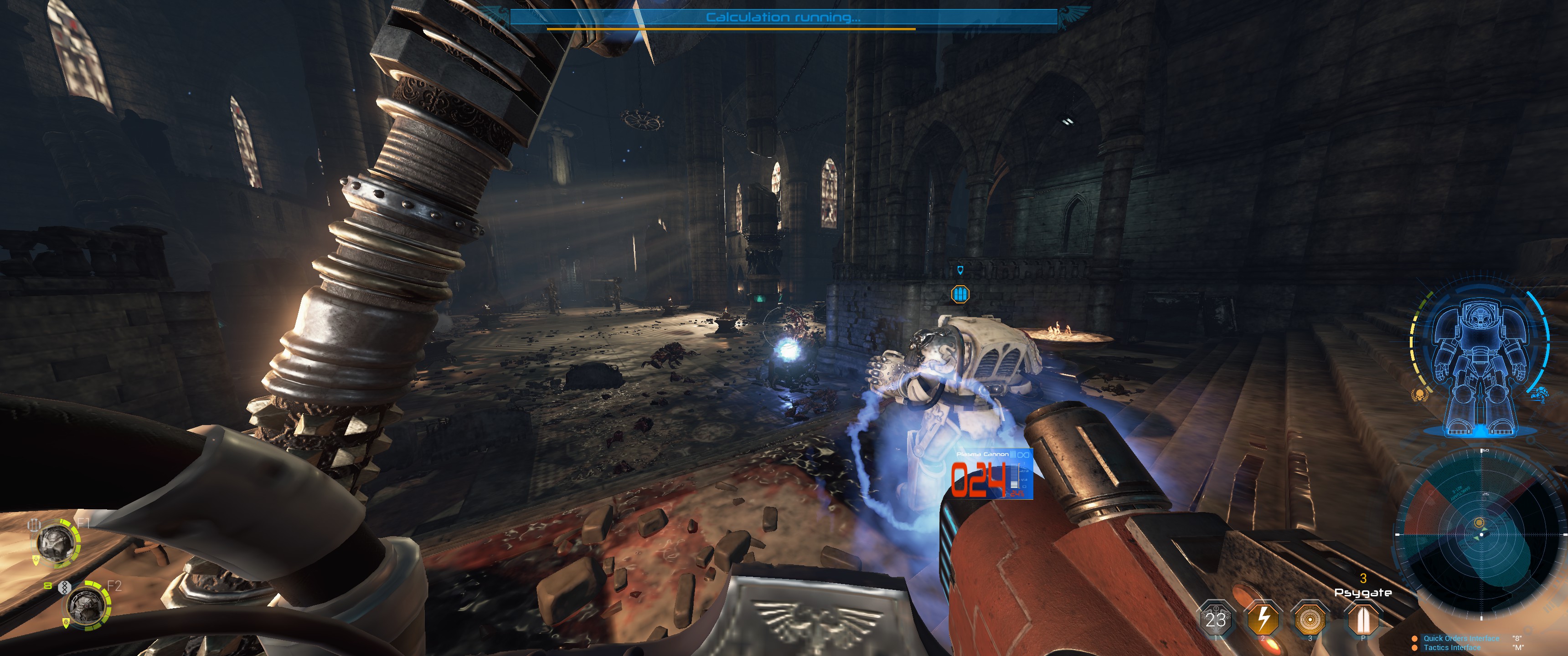Viewport: 1568px width, 656px height.
Task: Click the orange skull laurel icon
Action: pyautogui.click(x=1420, y=395)
